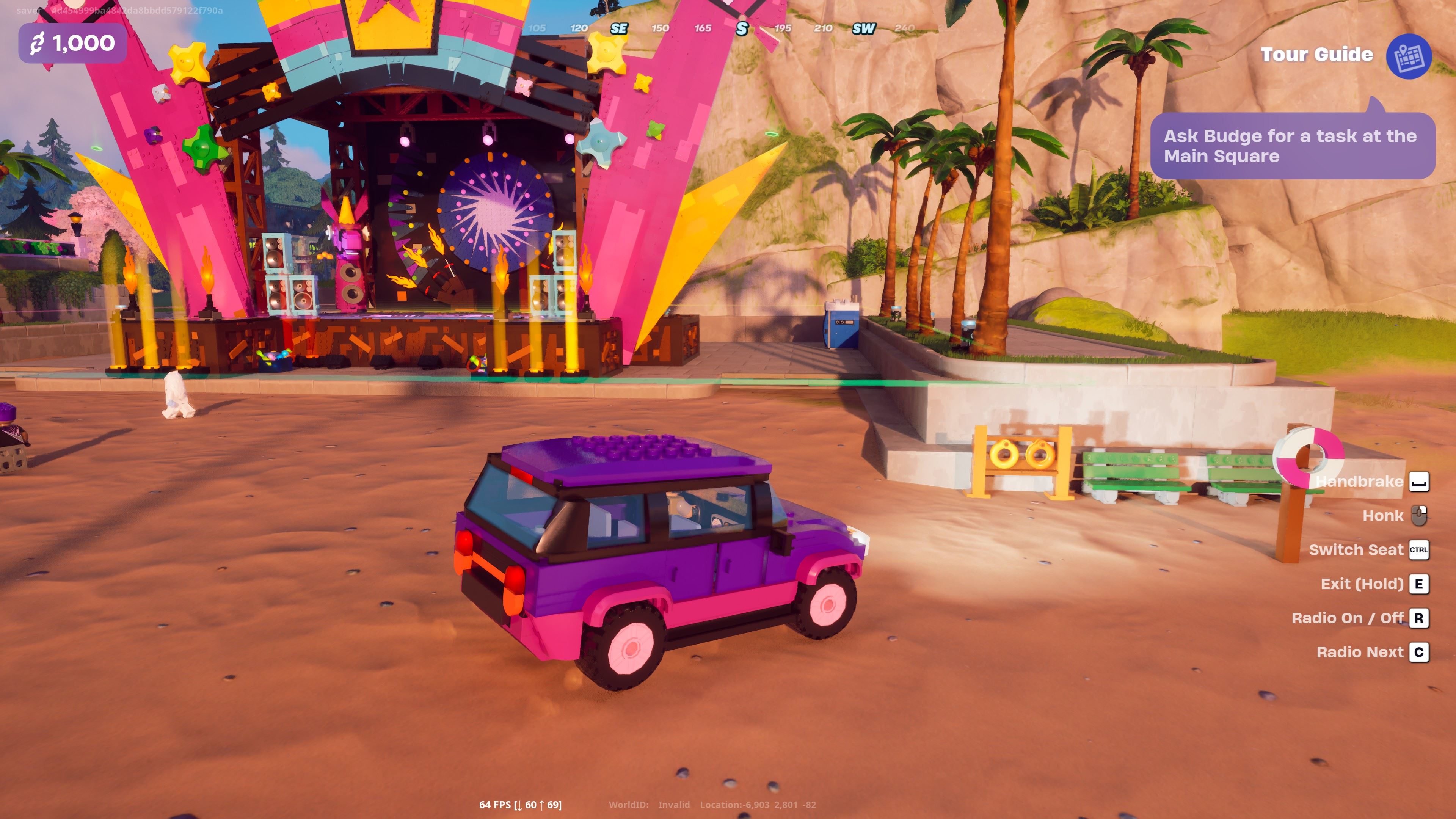Screen dimensions: 1456x819
Task: Open the Tour Guide map icon
Action: (x=1408, y=56)
